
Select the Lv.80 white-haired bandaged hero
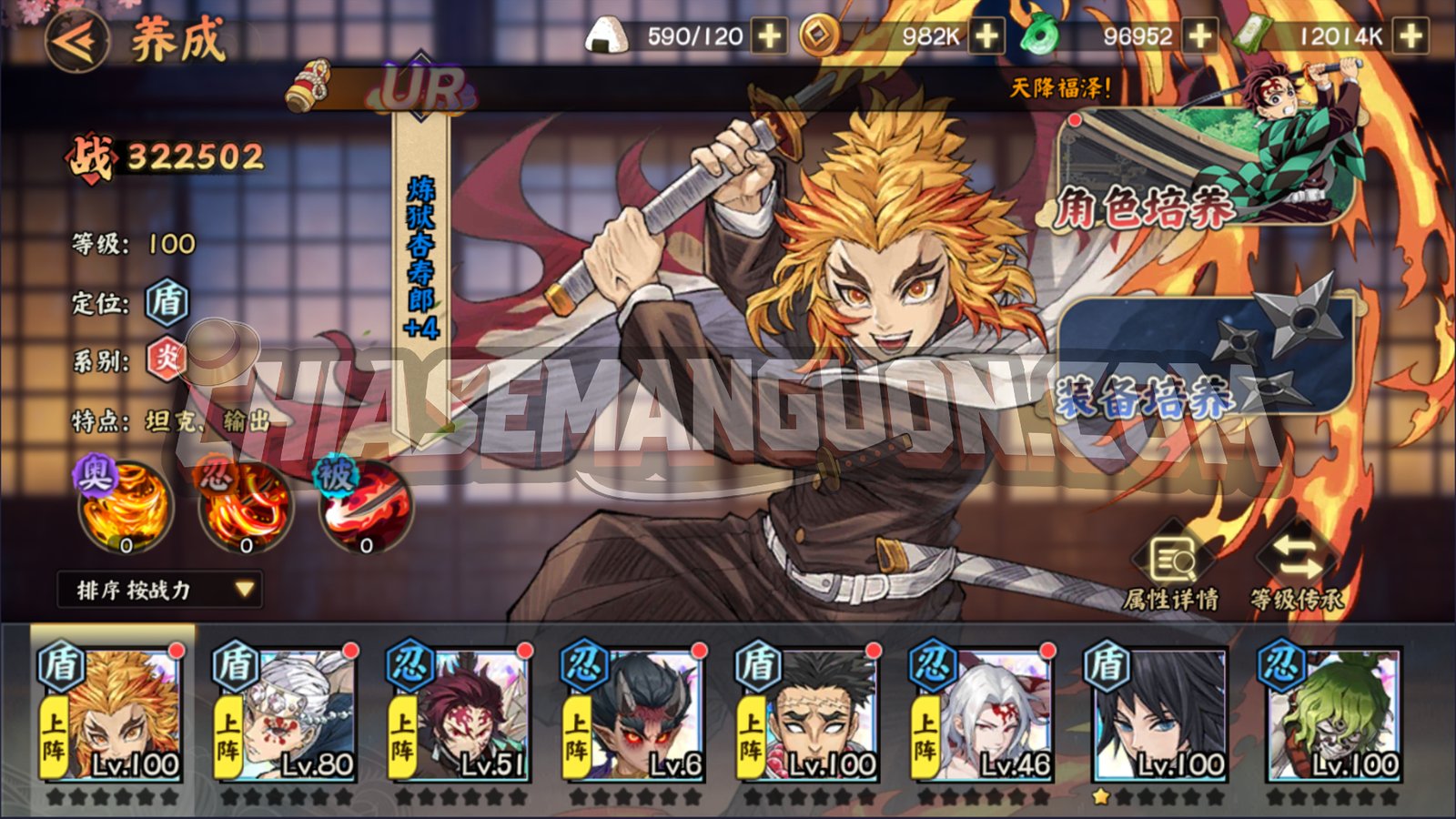(x=284, y=714)
